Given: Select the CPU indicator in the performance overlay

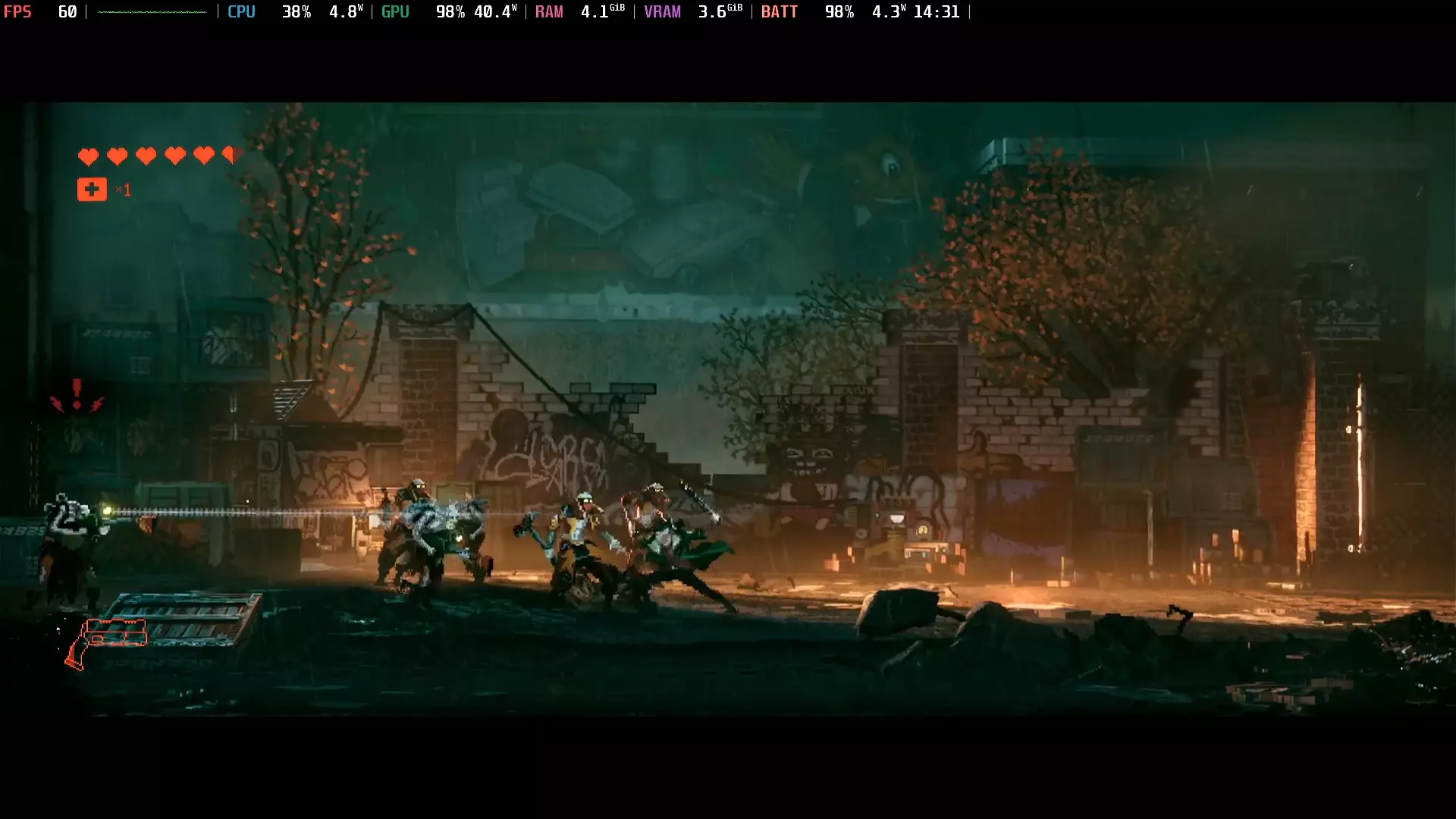Looking at the screenshot, I should click(x=241, y=11).
